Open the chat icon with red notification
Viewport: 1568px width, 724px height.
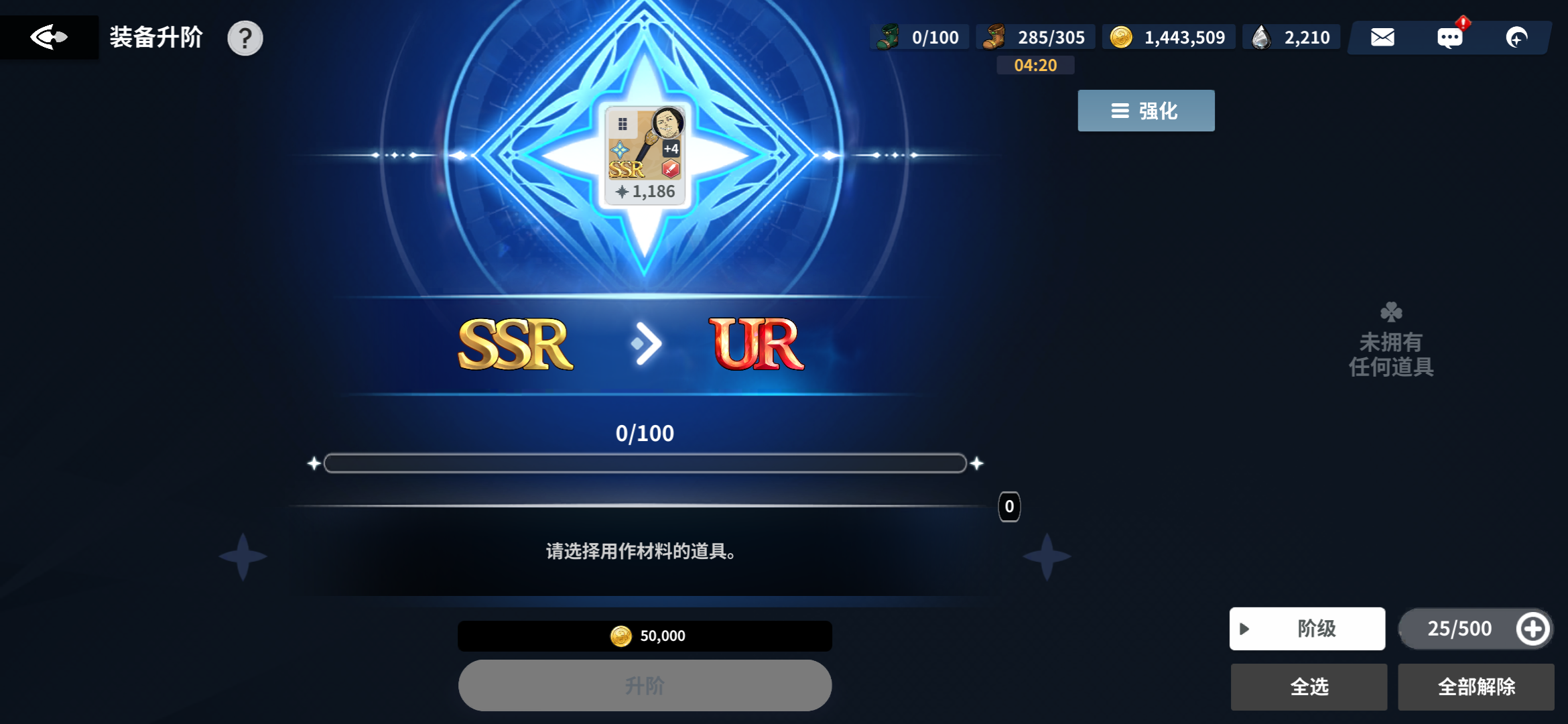tap(1451, 38)
